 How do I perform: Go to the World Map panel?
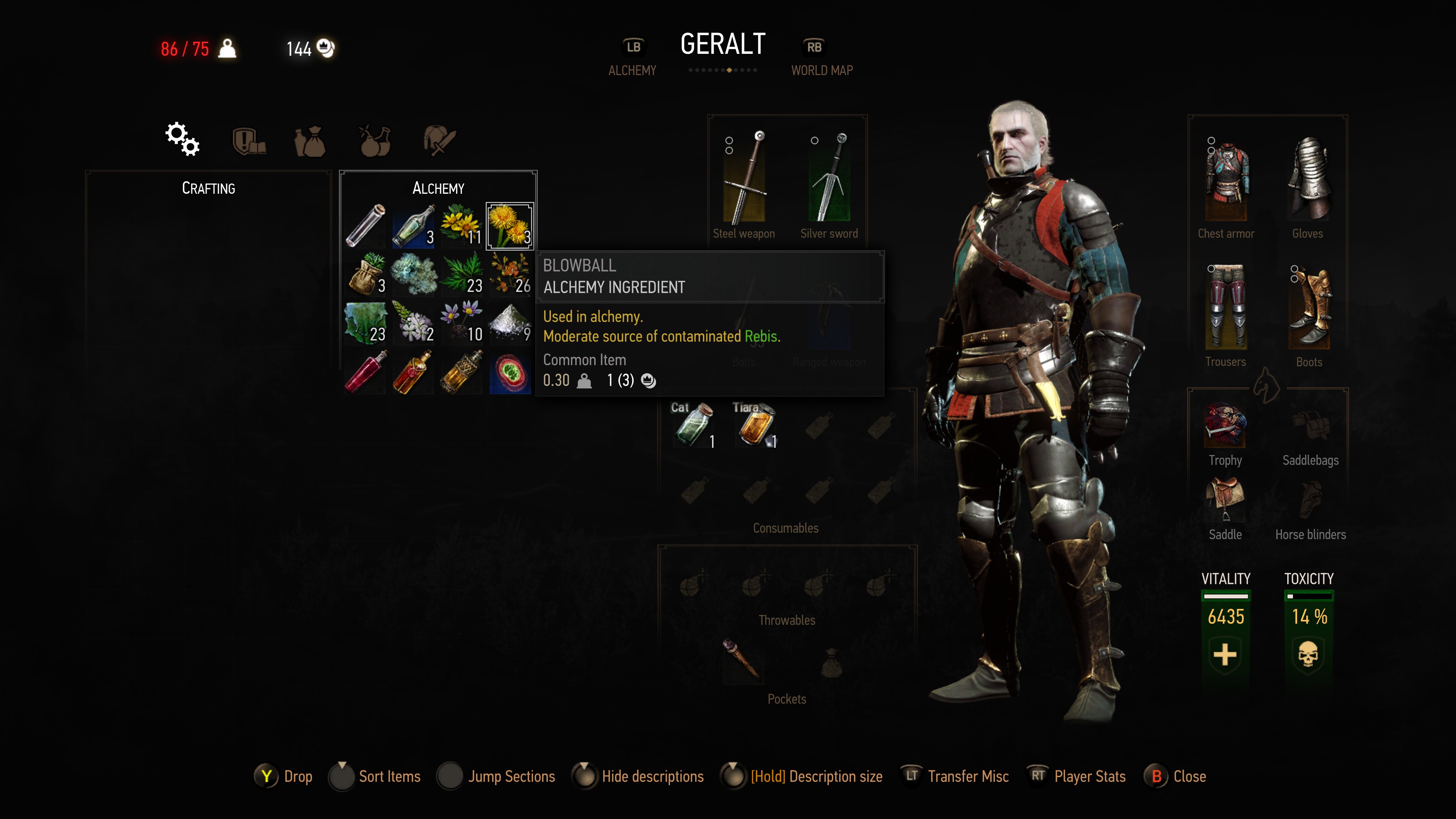[x=821, y=58]
